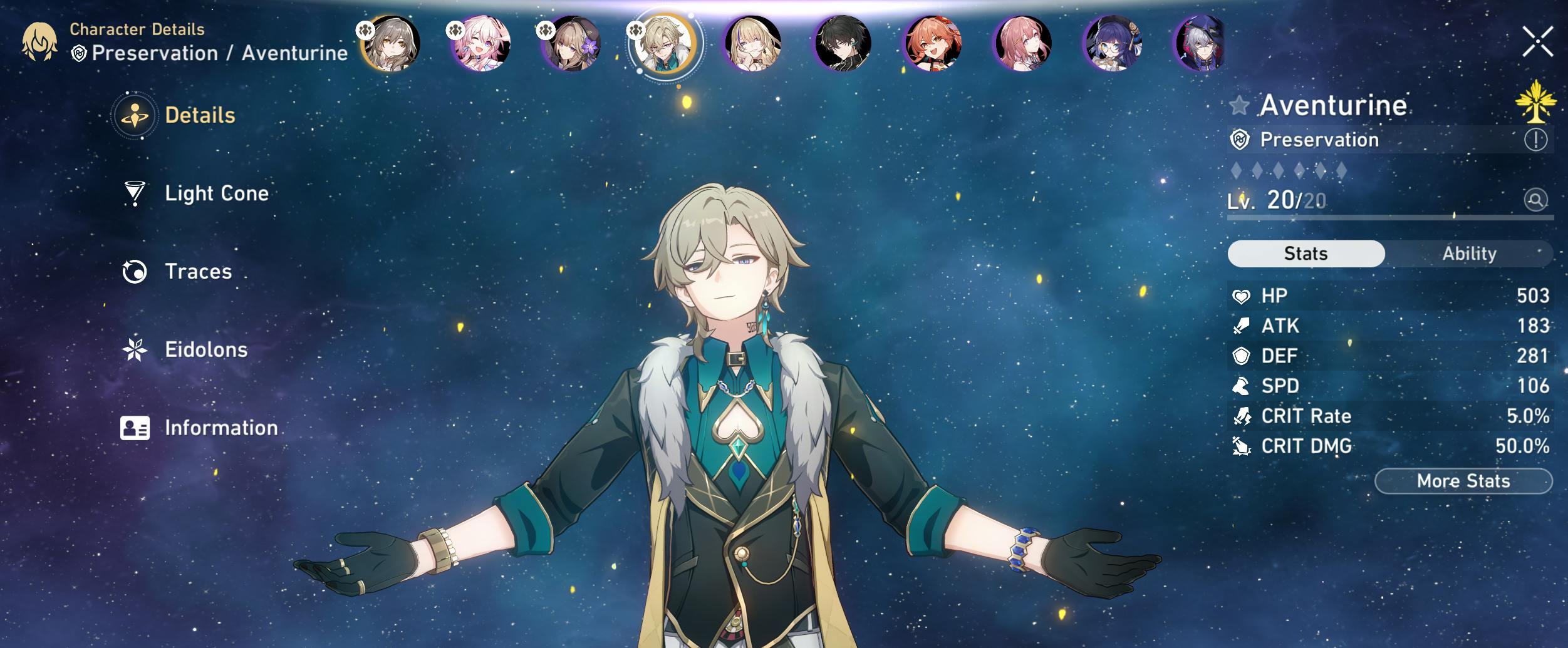Open the Preservation path info exclamation icon
Image resolution: width=1568 pixels, height=648 pixels.
click(1535, 140)
